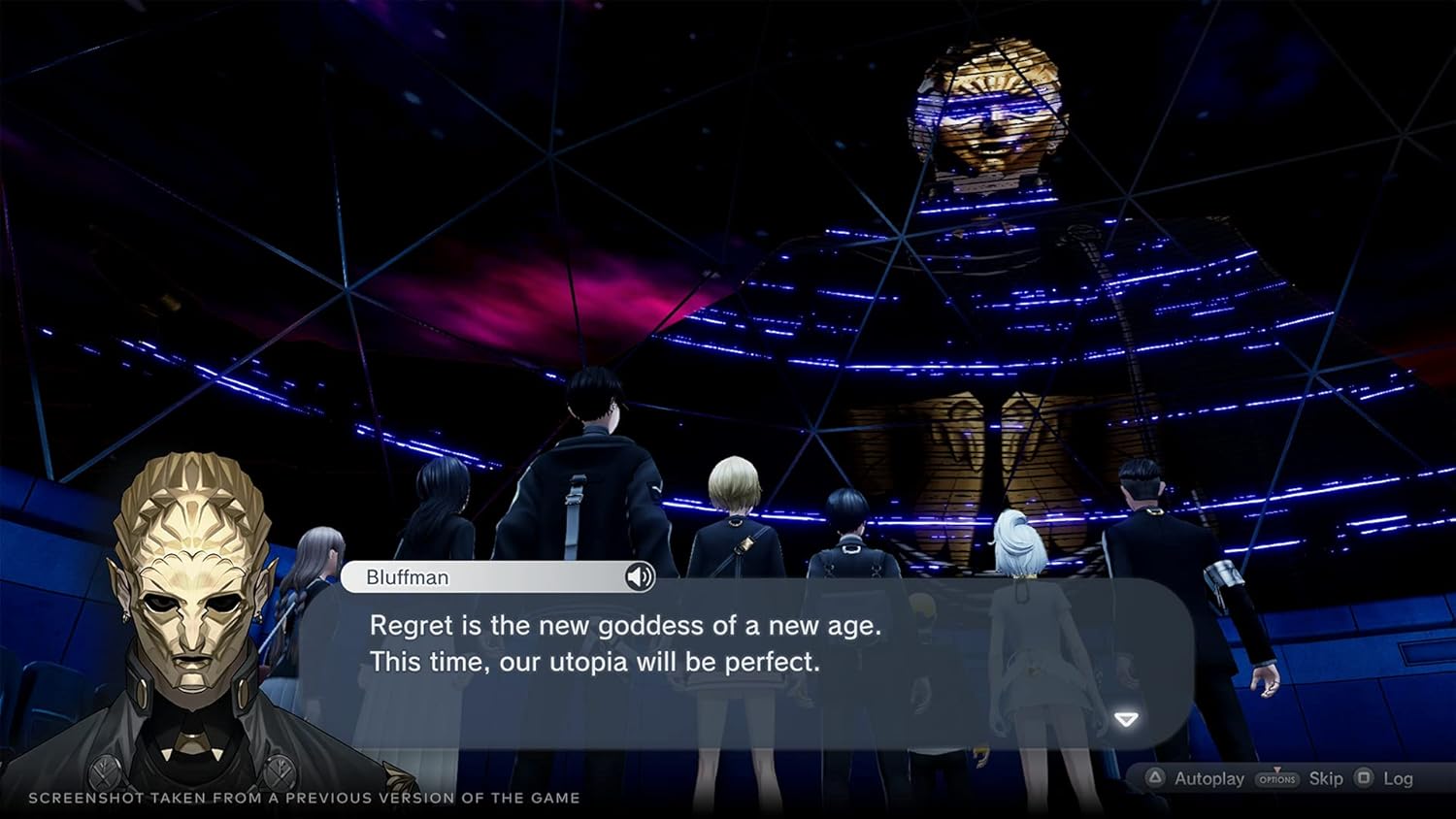Turn on Autoplay for the dialogue

pos(1196,778)
